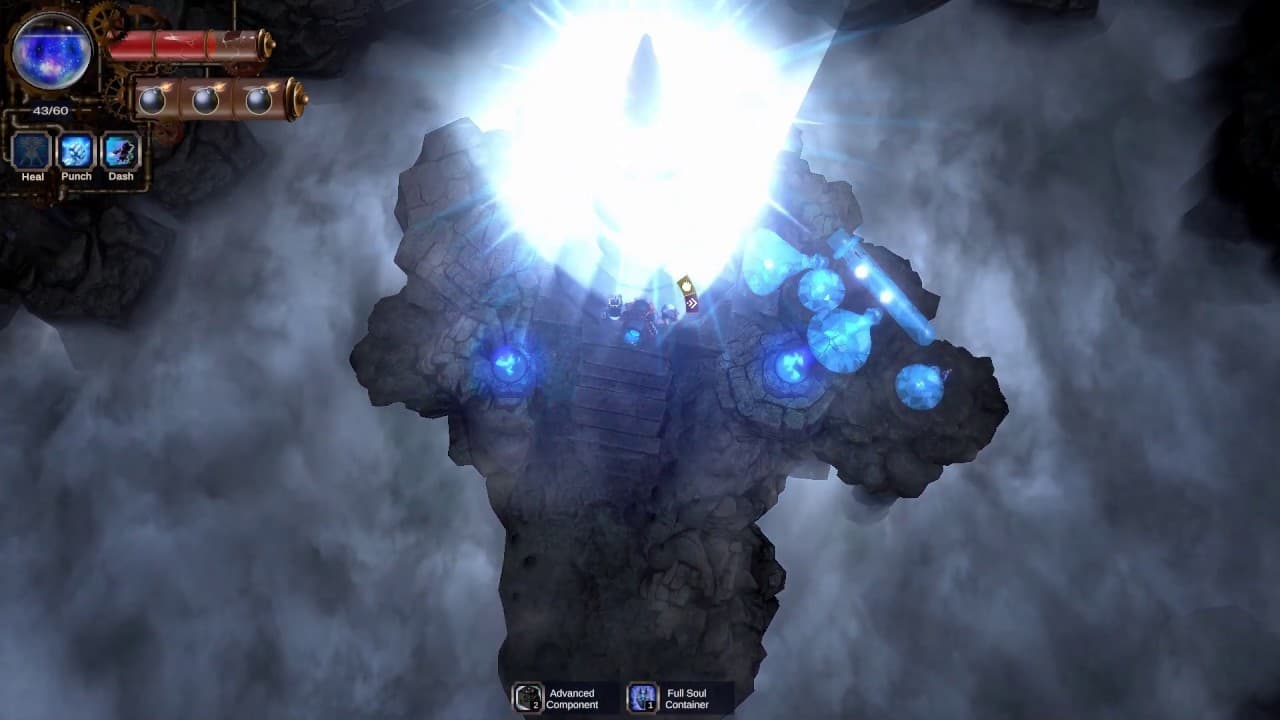
Task: Click the yellow double-arrow objective marker
Action: [688, 295]
